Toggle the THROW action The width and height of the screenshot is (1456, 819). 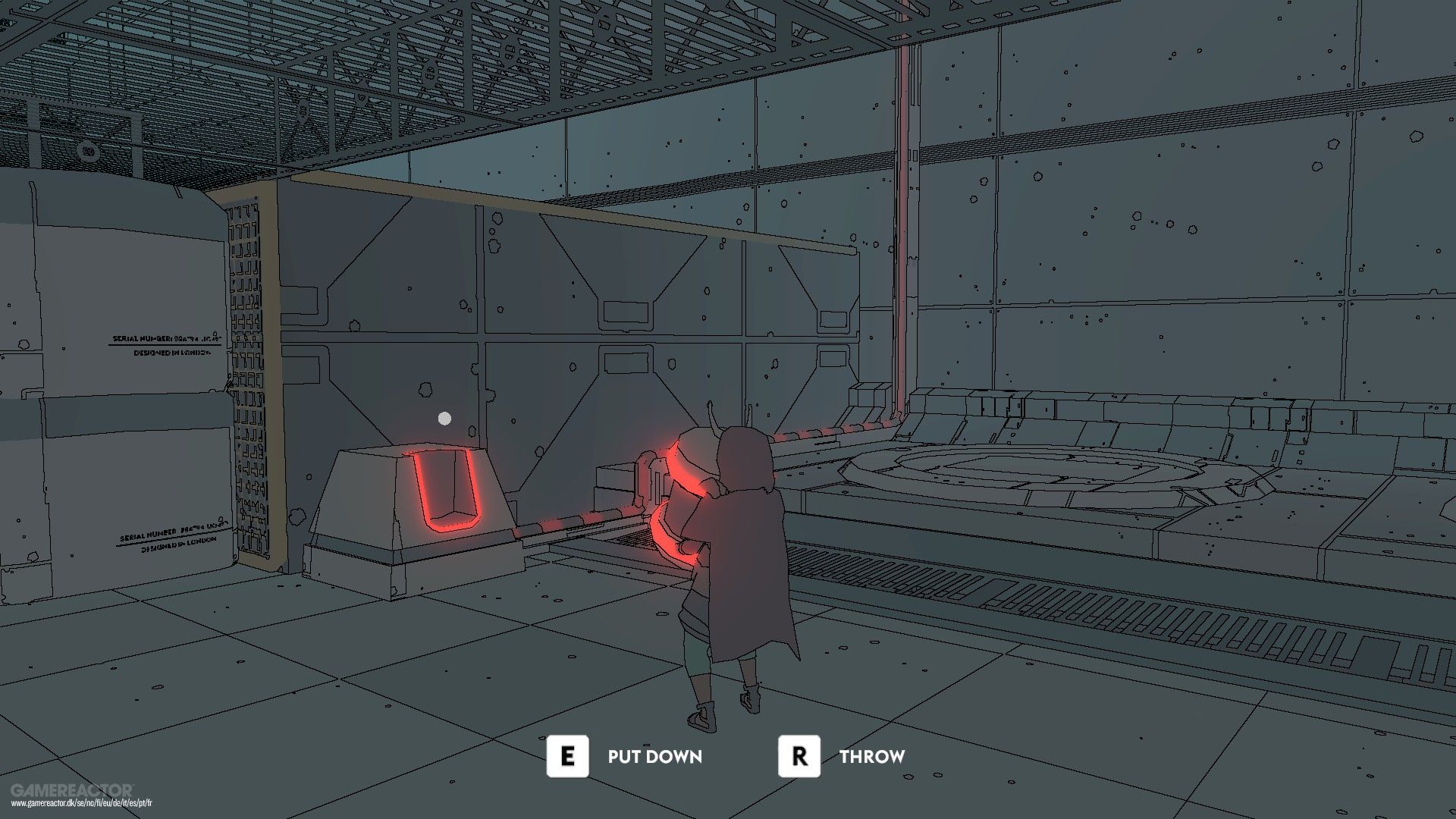point(872,755)
